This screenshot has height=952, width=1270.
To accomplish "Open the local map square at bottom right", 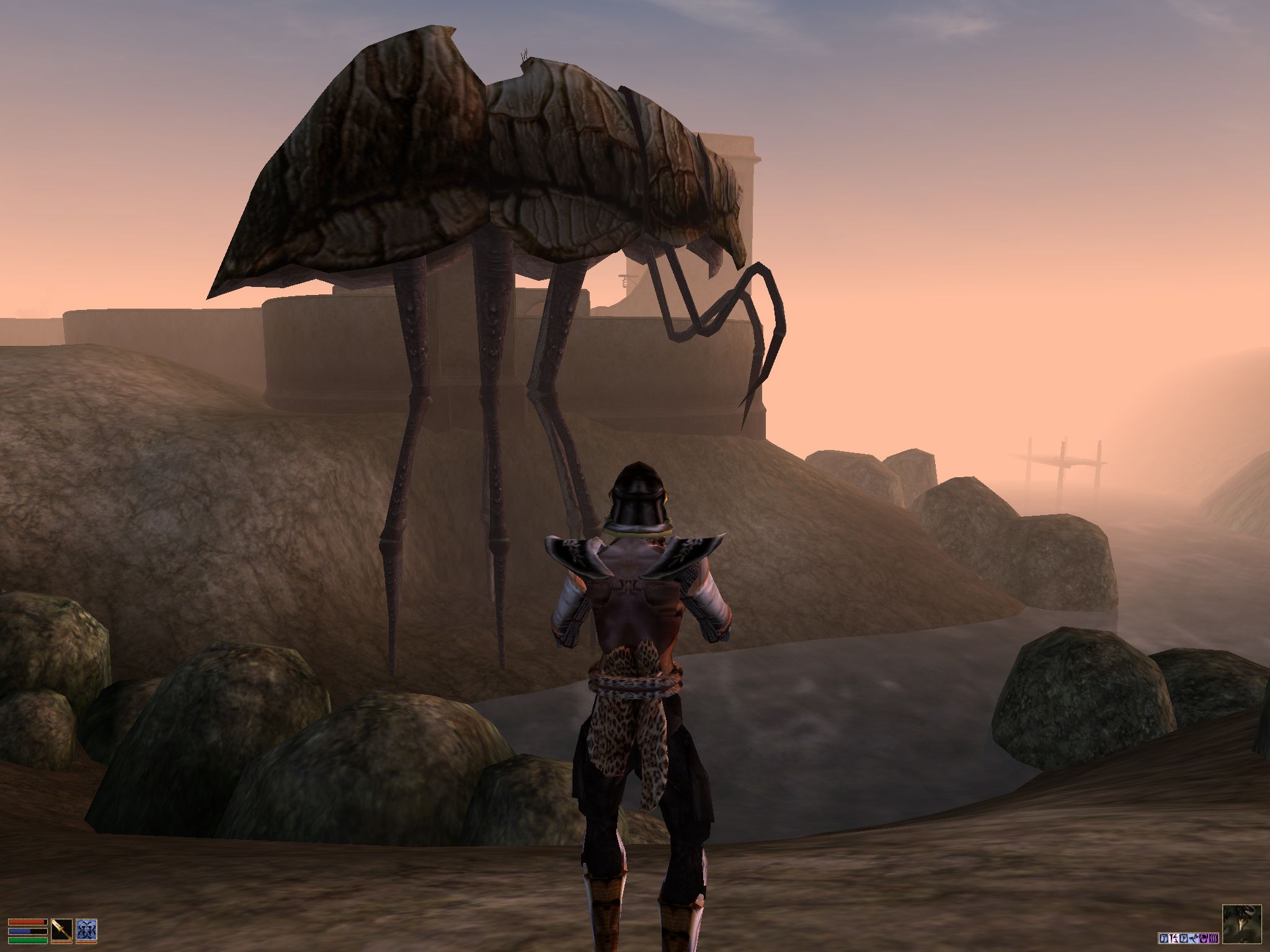I will [x=1242, y=925].
